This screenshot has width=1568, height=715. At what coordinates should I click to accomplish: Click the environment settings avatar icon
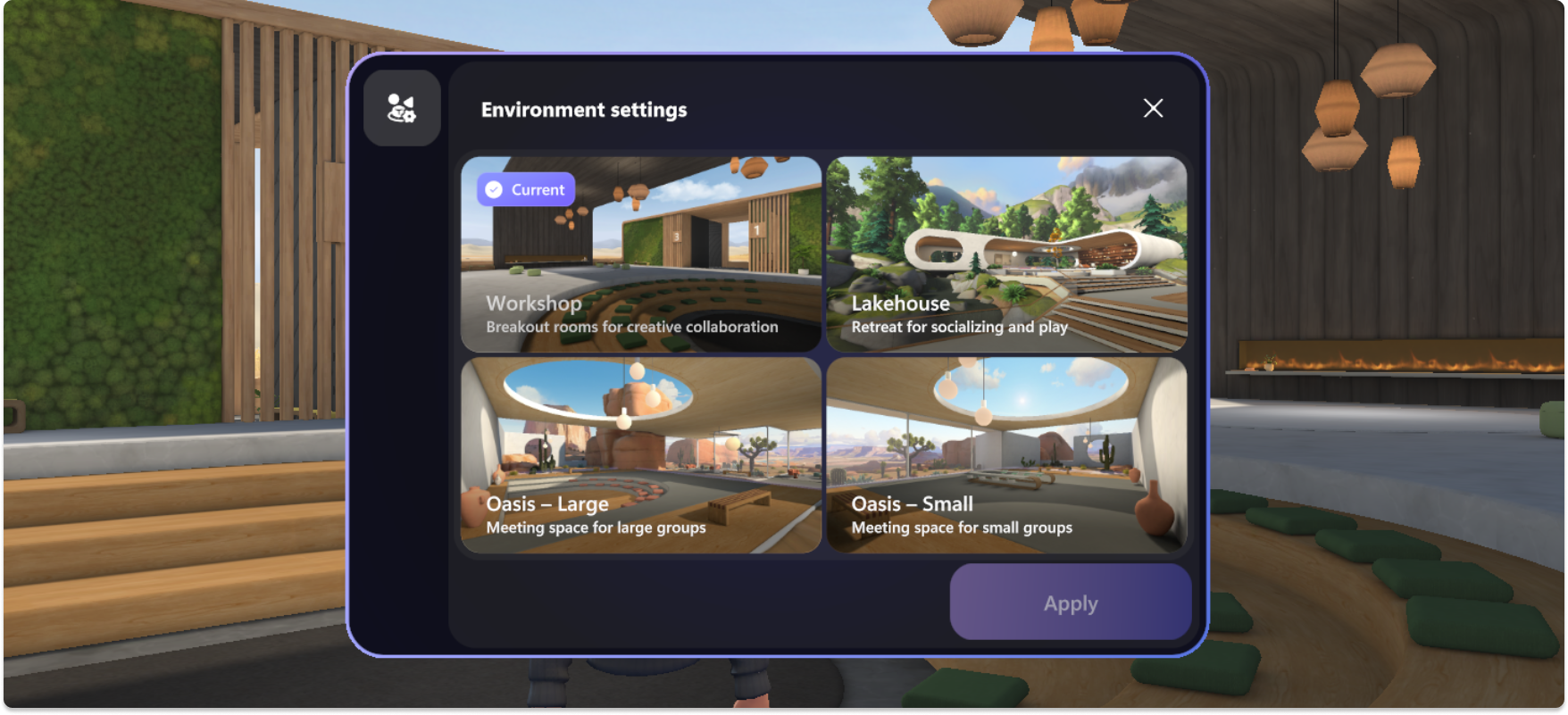click(402, 108)
